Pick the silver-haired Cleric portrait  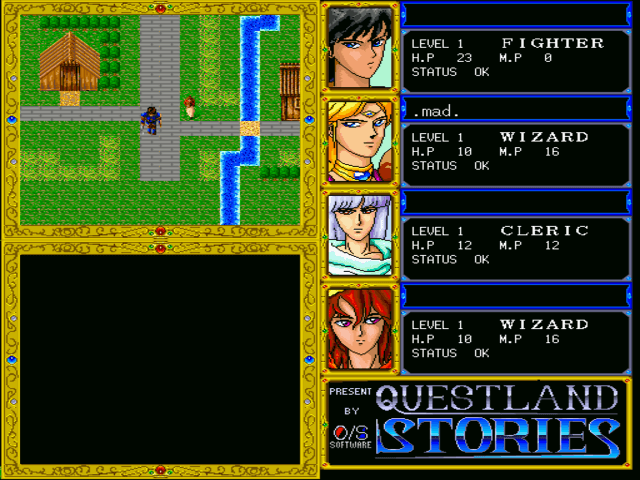click(360, 235)
